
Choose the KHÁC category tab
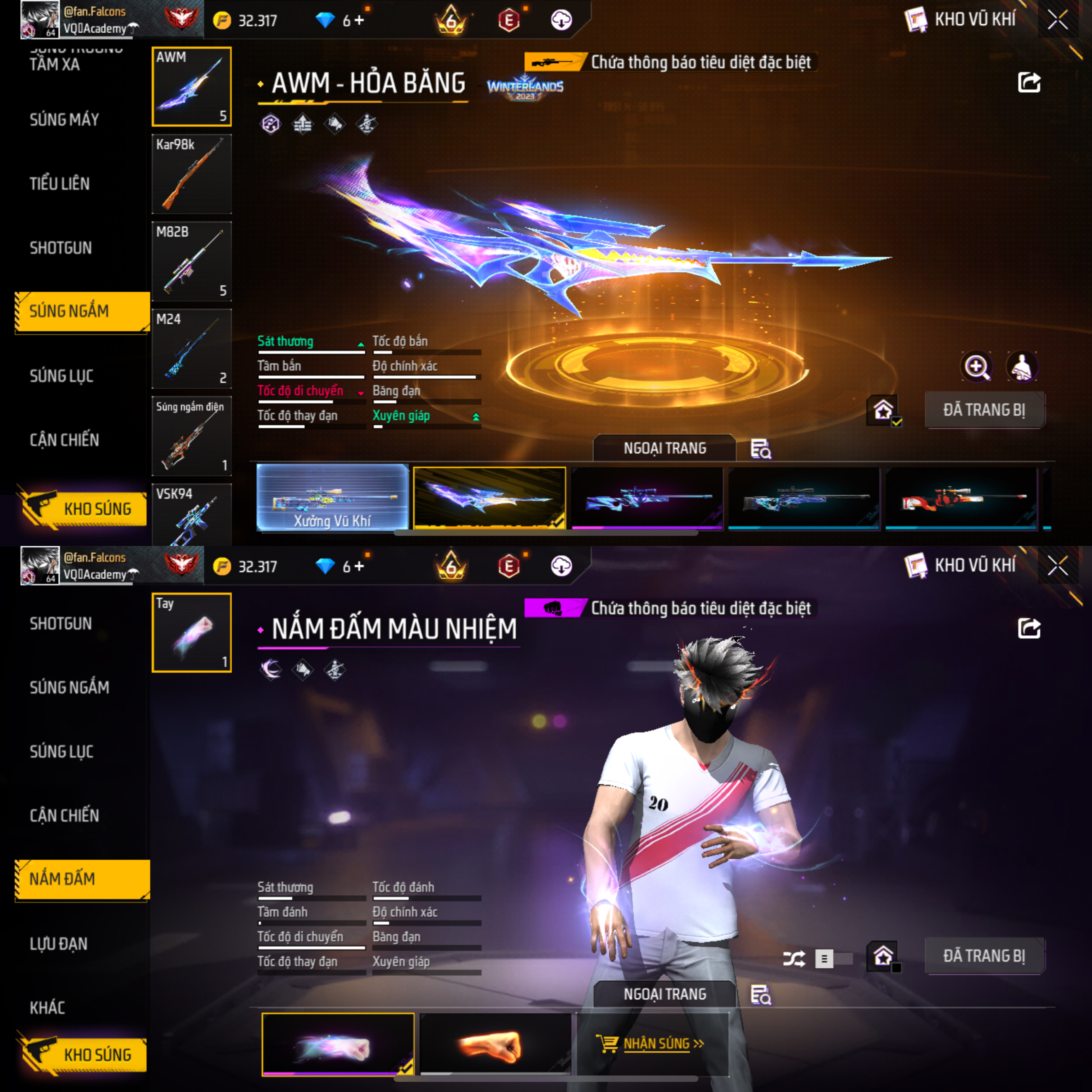point(48,1007)
